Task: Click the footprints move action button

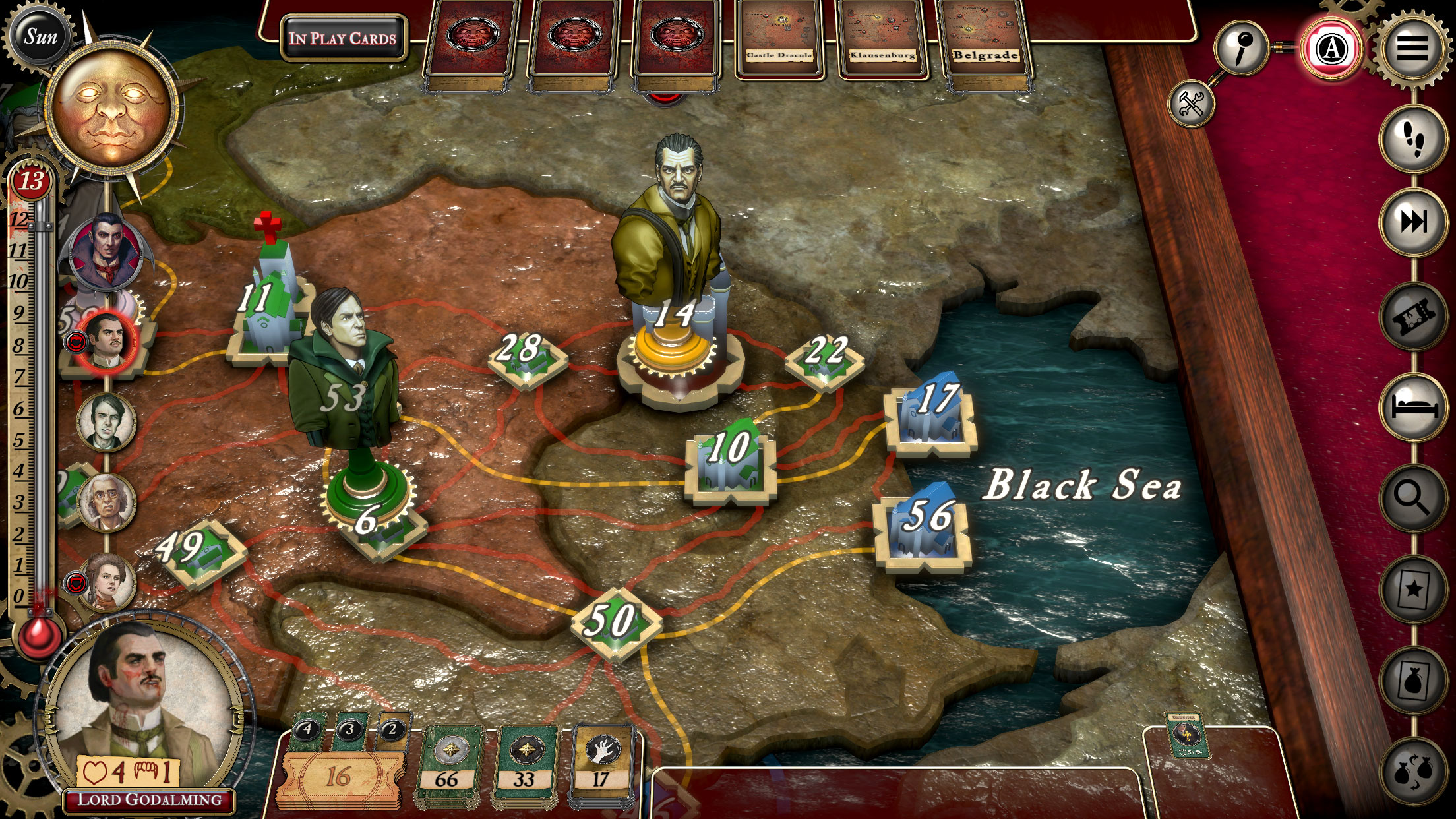Action: point(1412,140)
